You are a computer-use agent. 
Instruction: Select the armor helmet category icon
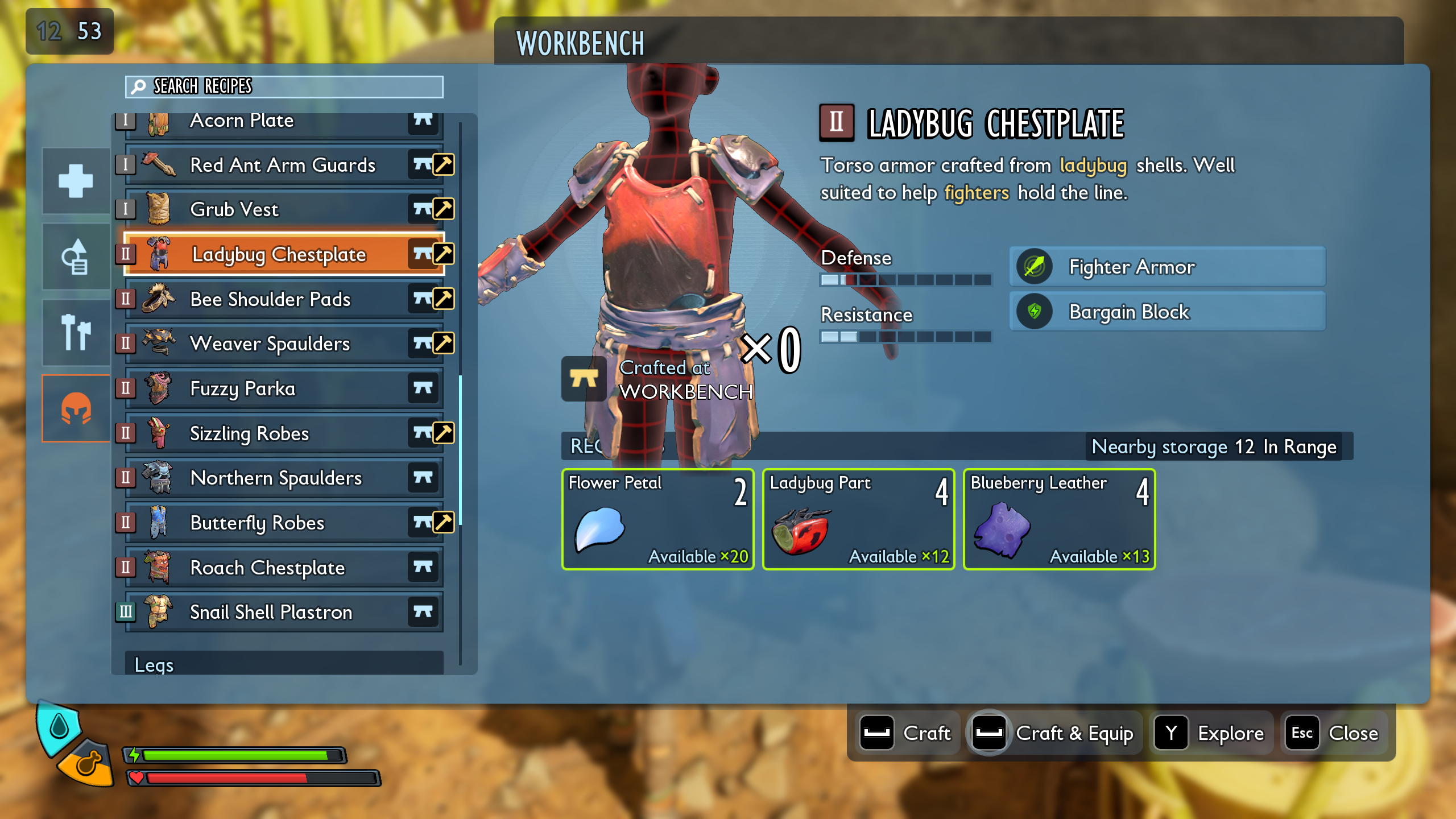75,407
